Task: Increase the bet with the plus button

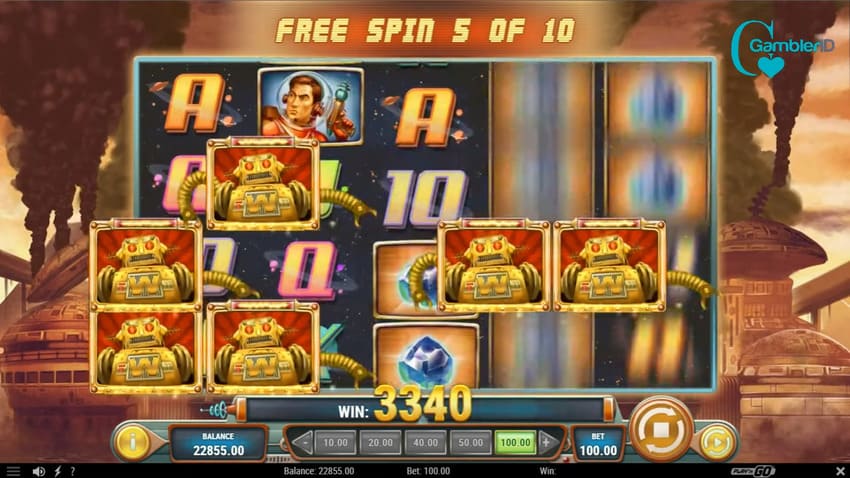Action: [546, 441]
